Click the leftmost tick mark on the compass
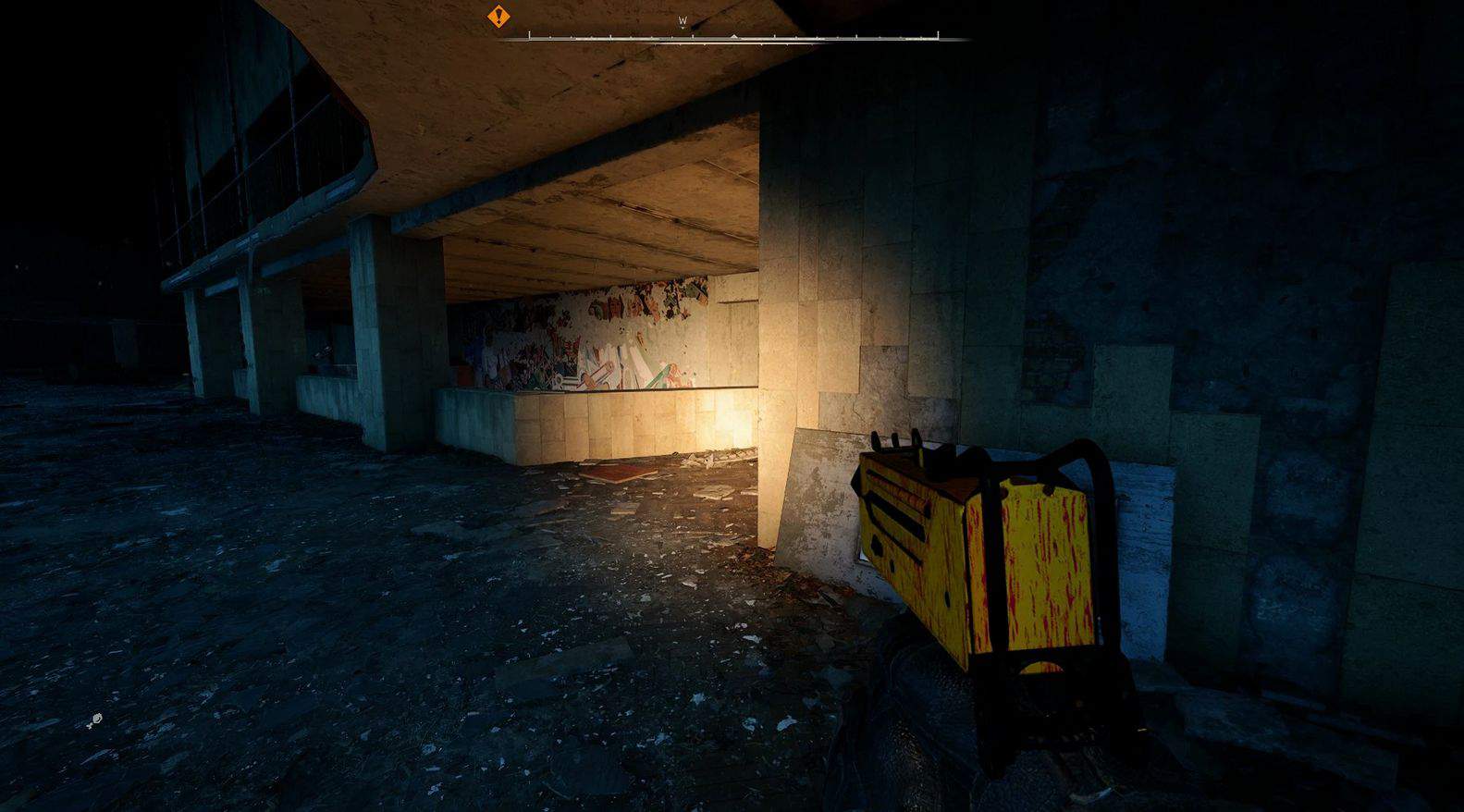 (529, 35)
